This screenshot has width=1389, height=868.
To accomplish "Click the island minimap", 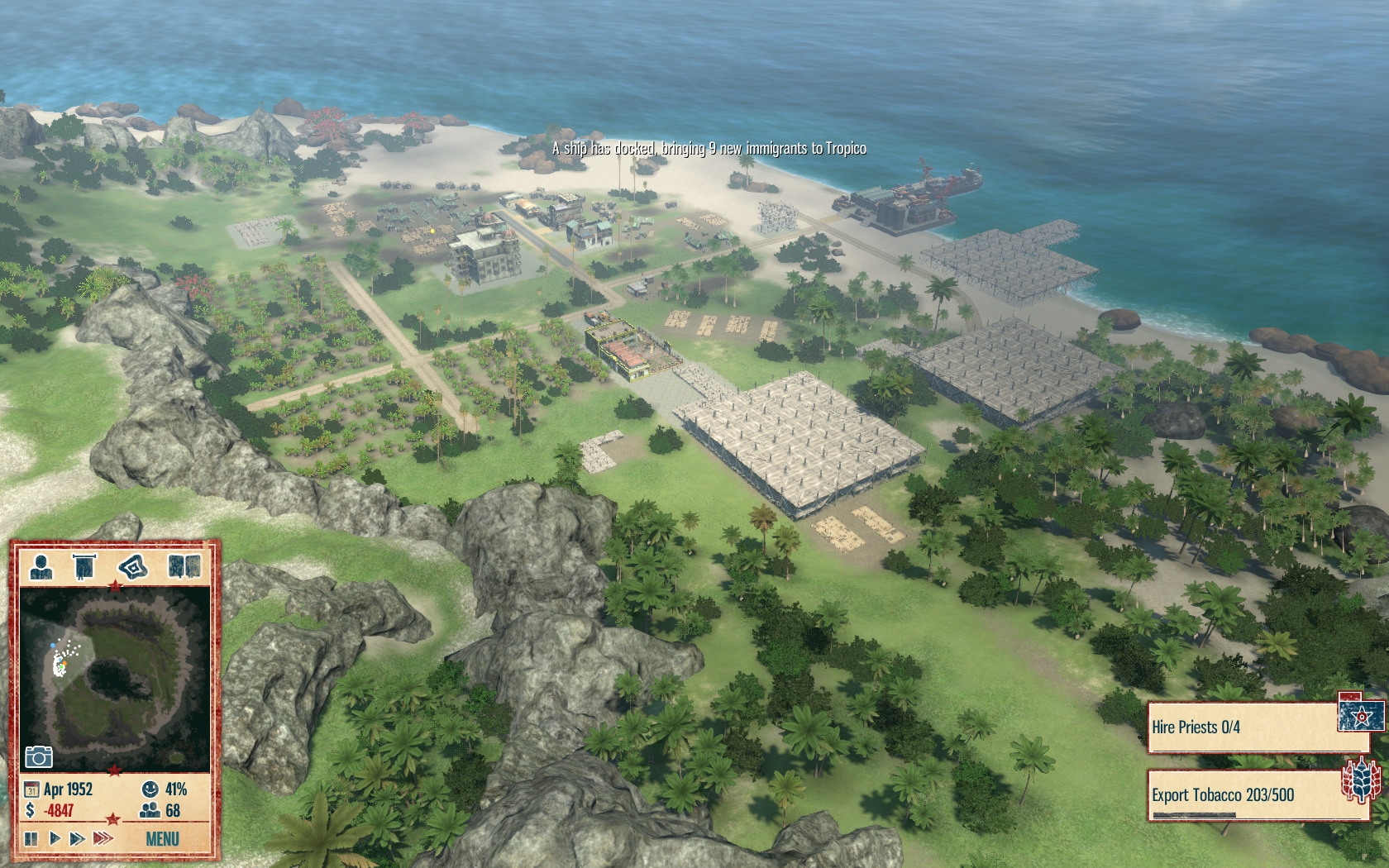I will (x=114, y=680).
